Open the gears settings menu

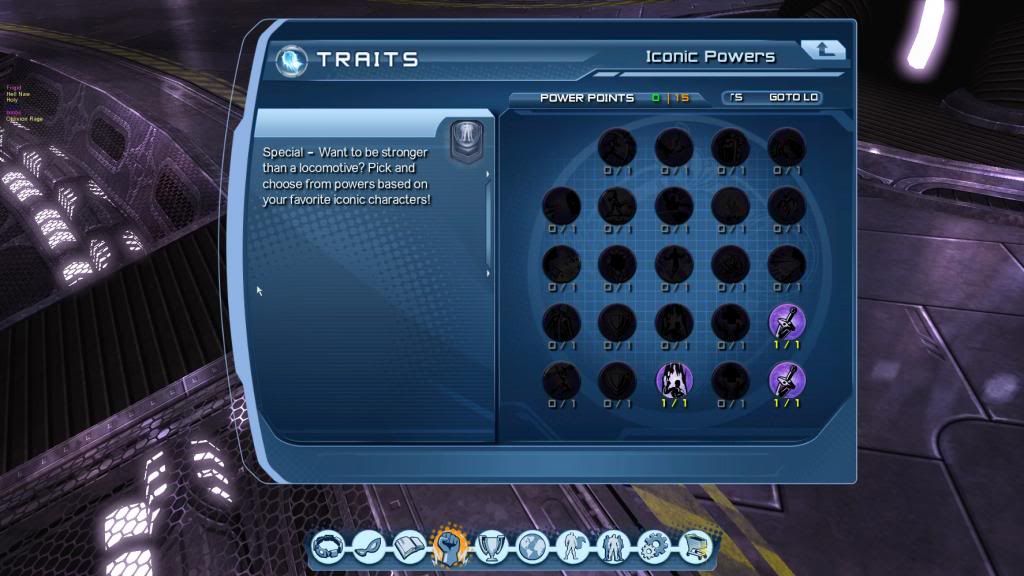[654, 546]
